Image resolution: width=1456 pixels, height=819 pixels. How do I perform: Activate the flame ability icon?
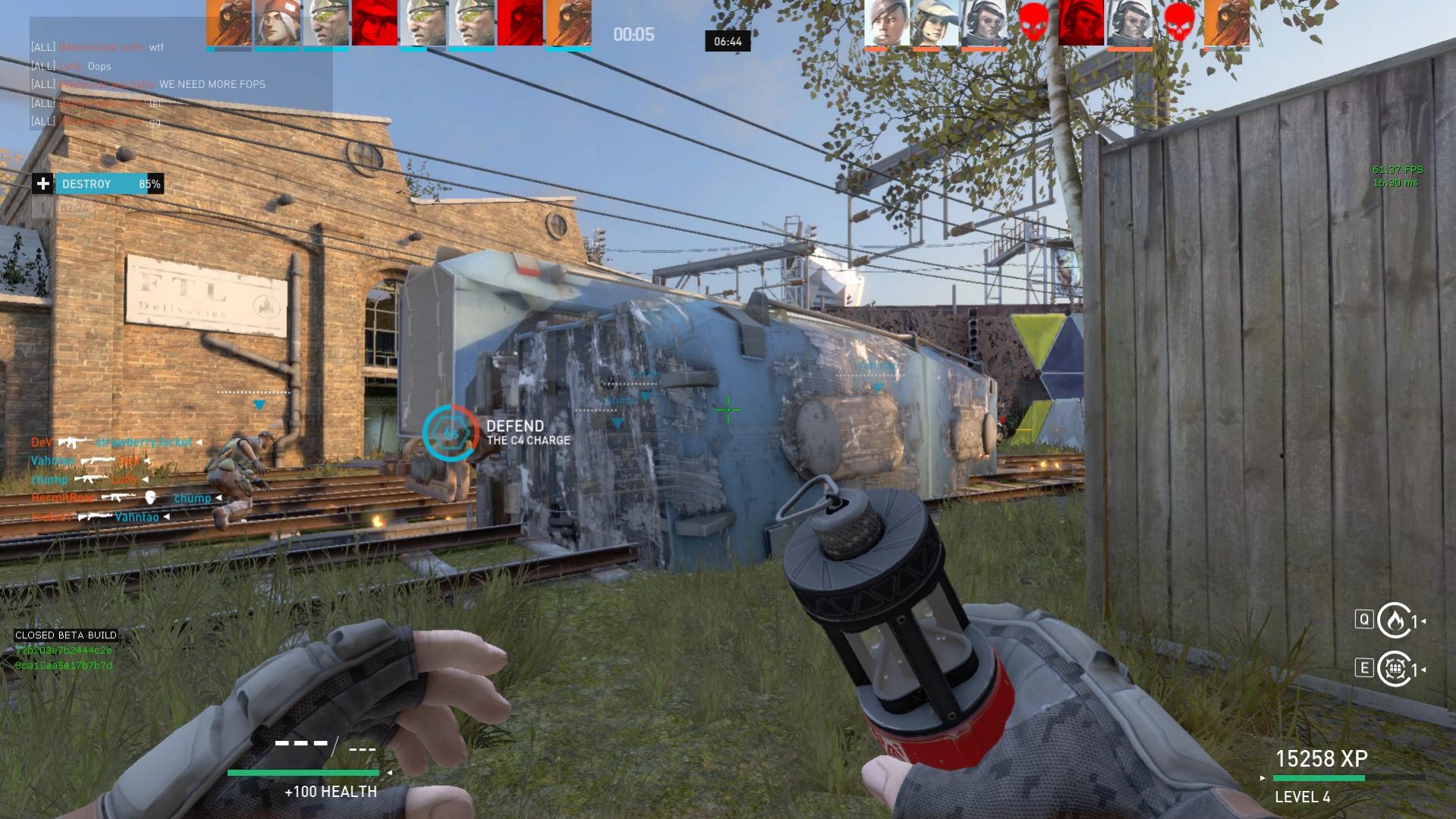click(1393, 621)
